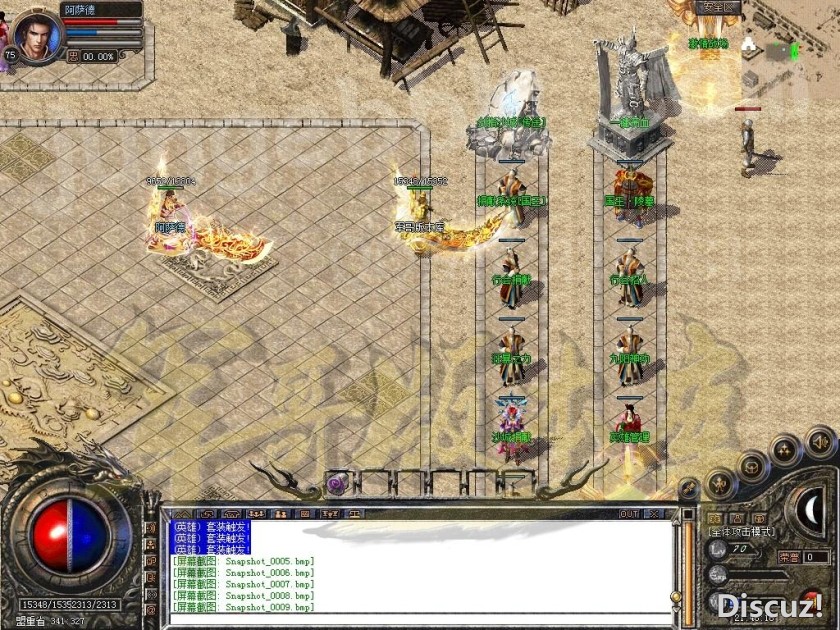Open the skills button with three stars

tap(786, 448)
